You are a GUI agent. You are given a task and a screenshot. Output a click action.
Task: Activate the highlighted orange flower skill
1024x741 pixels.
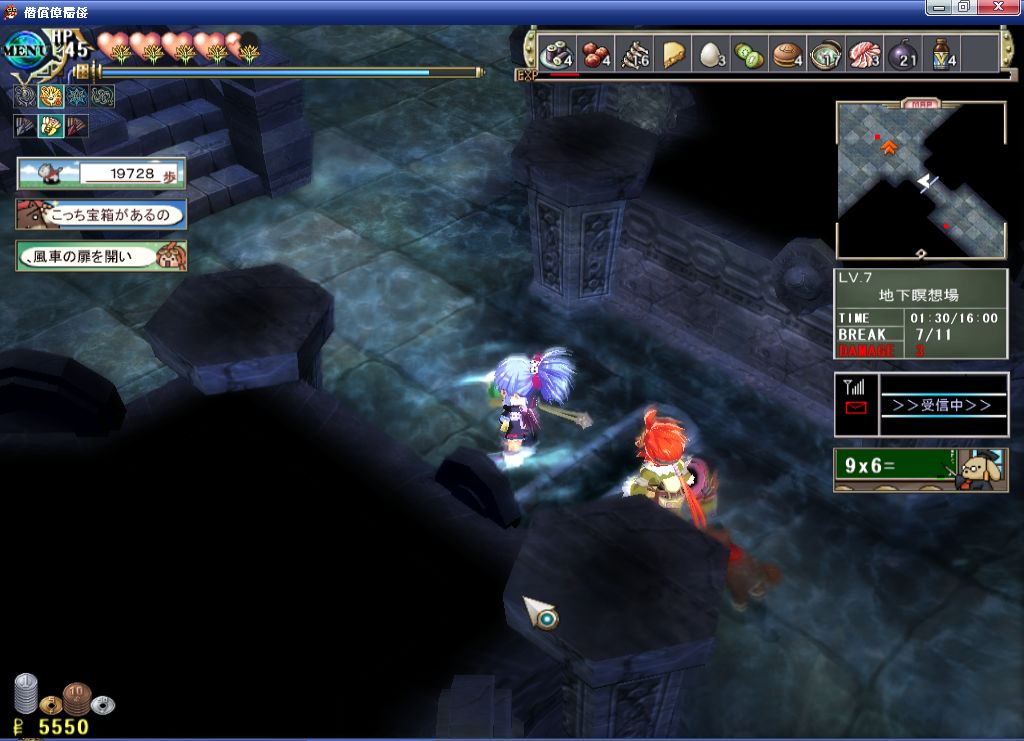point(51,96)
